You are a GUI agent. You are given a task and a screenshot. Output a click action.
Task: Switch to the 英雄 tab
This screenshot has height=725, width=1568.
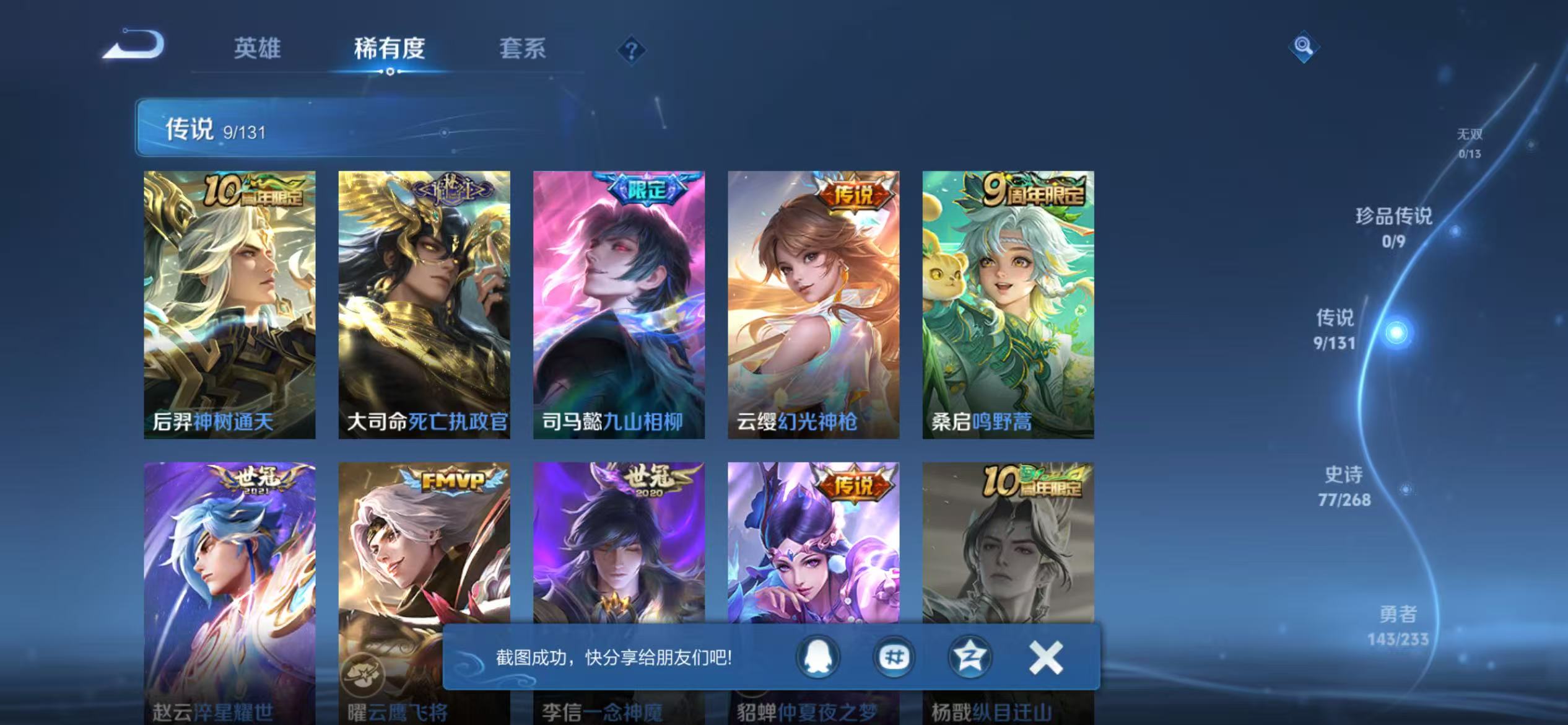(x=257, y=48)
